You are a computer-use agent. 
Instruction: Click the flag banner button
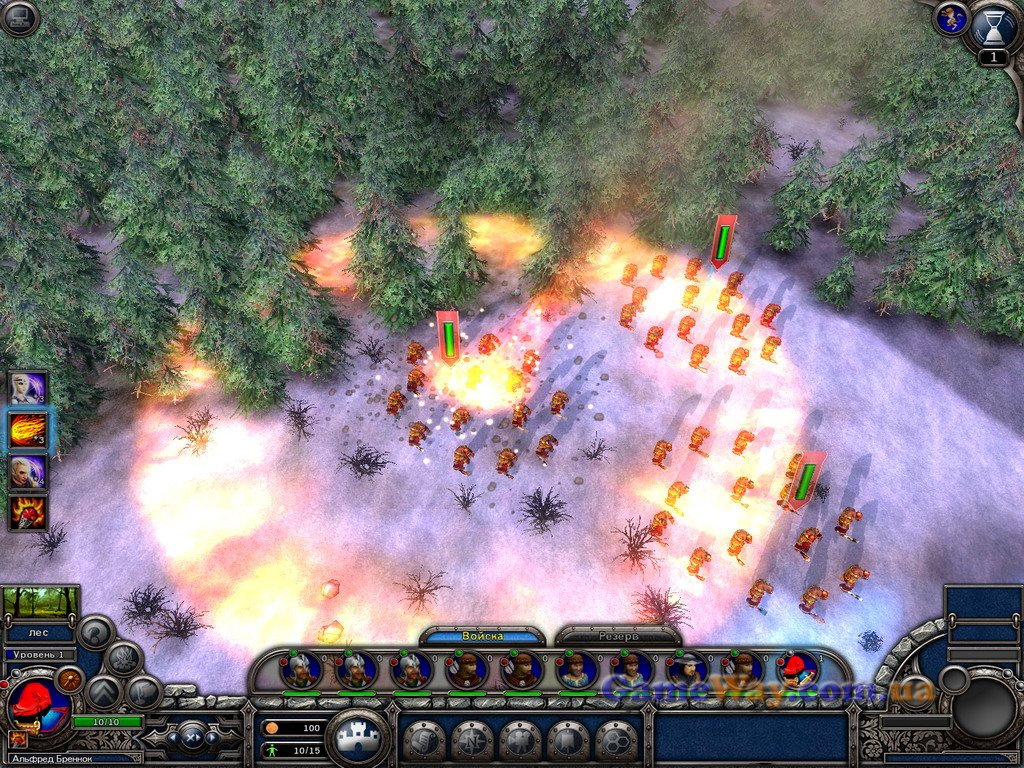(568, 741)
